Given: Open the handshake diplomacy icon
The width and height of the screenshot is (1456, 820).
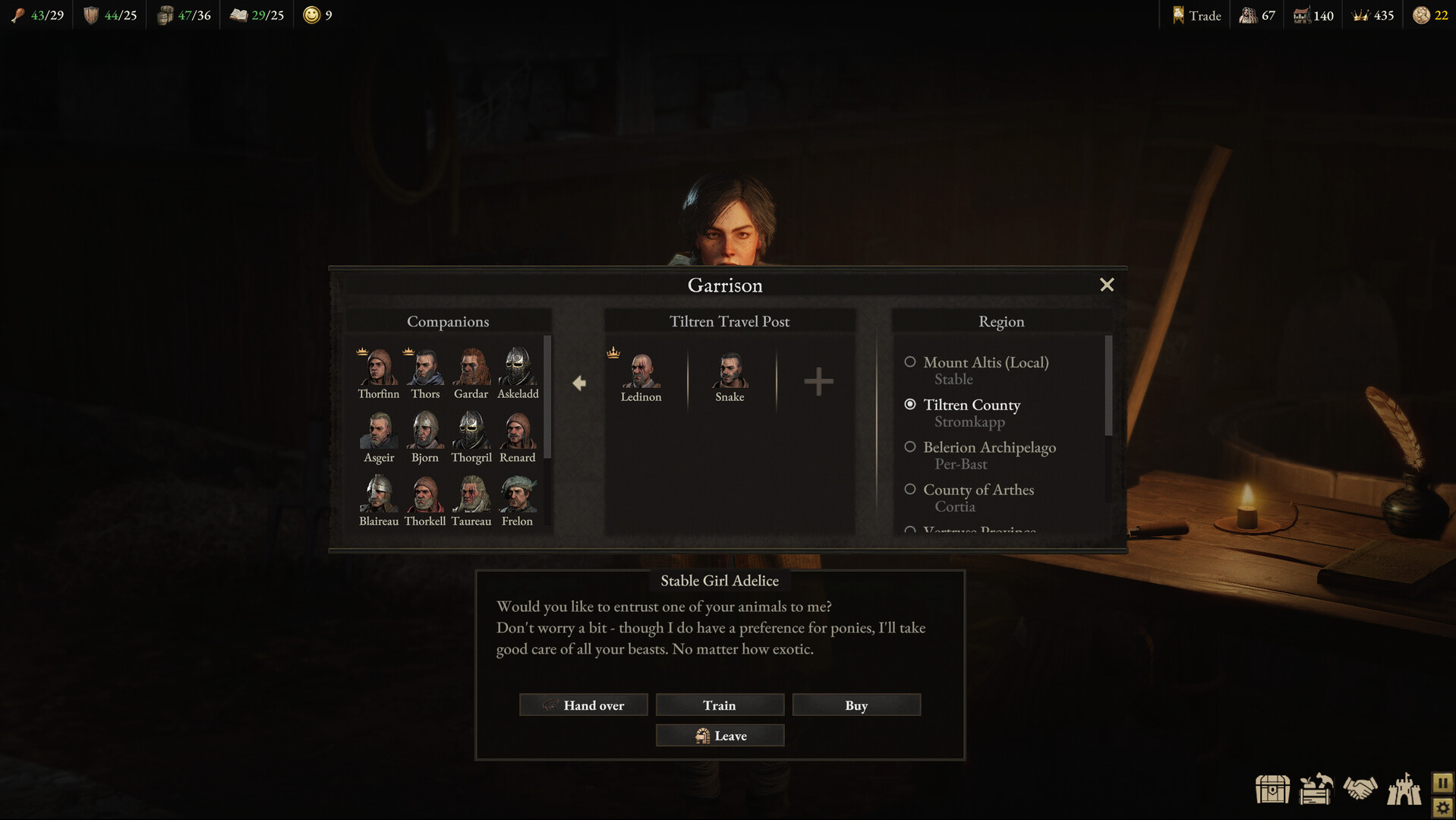Looking at the screenshot, I should 1360,788.
